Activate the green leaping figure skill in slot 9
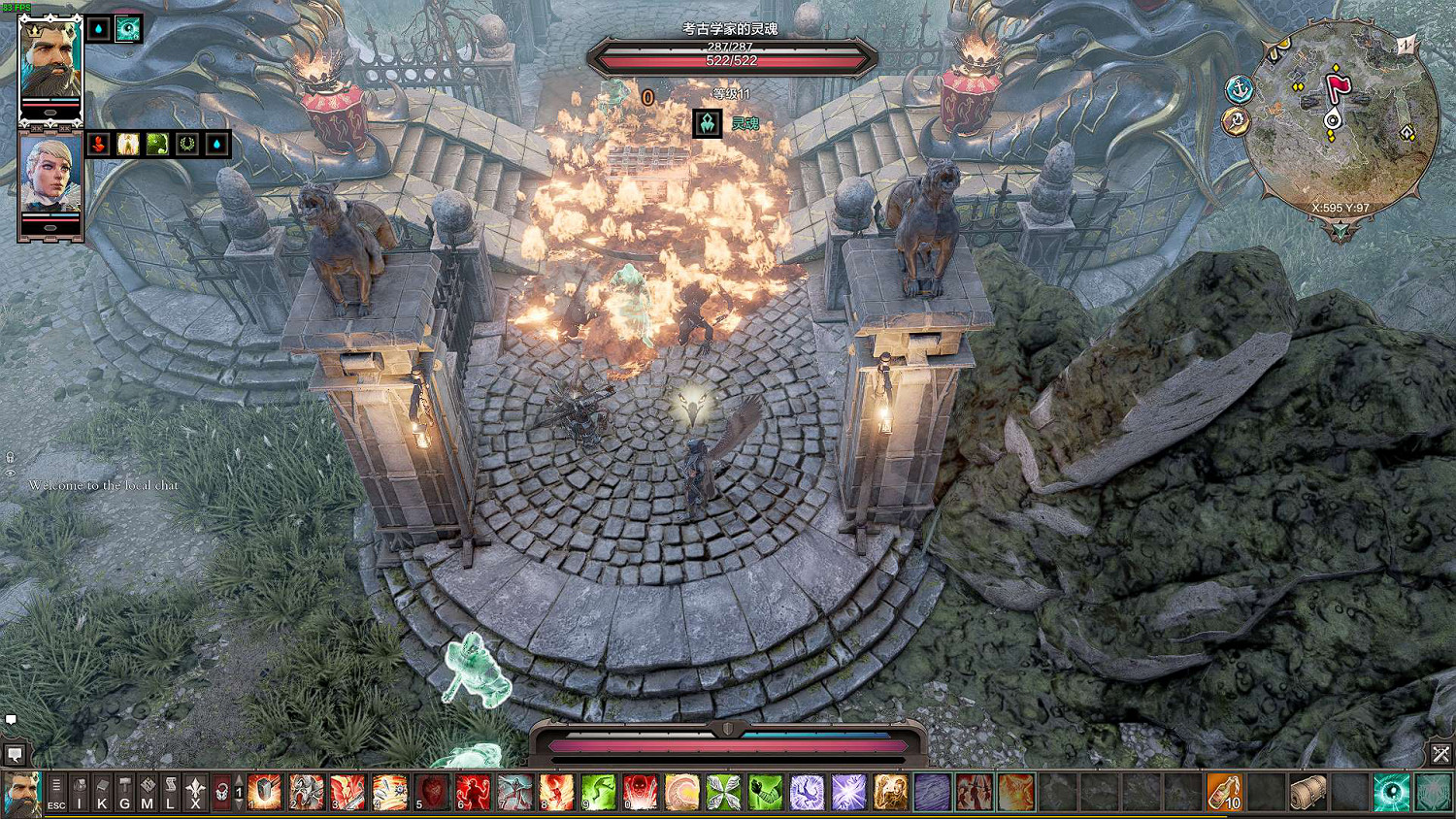The width and height of the screenshot is (1456, 819). point(599,793)
